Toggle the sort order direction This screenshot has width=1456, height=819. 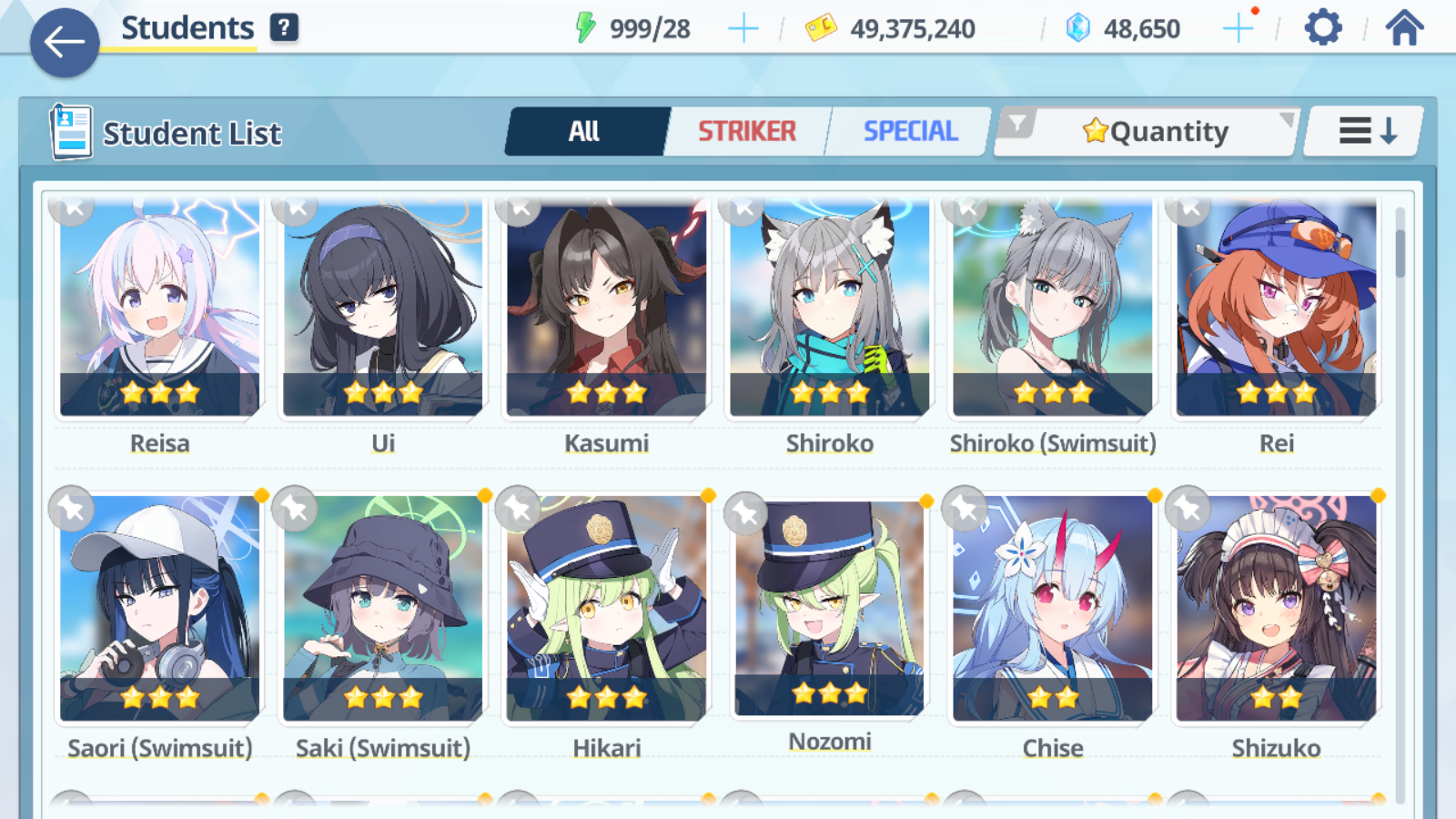(1366, 132)
